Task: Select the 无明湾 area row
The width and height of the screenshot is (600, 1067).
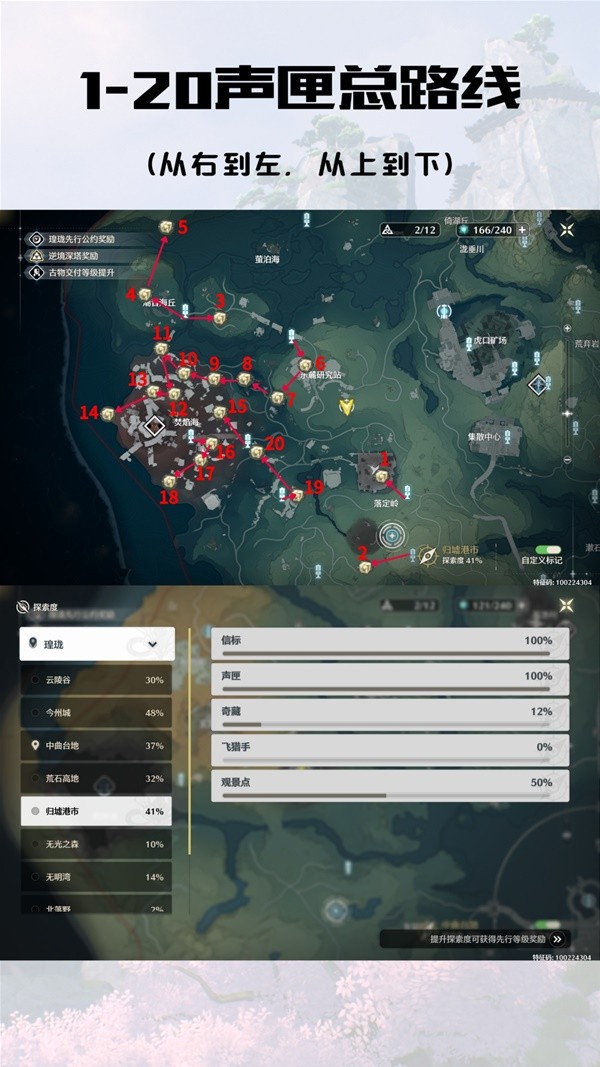Action: pos(97,877)
